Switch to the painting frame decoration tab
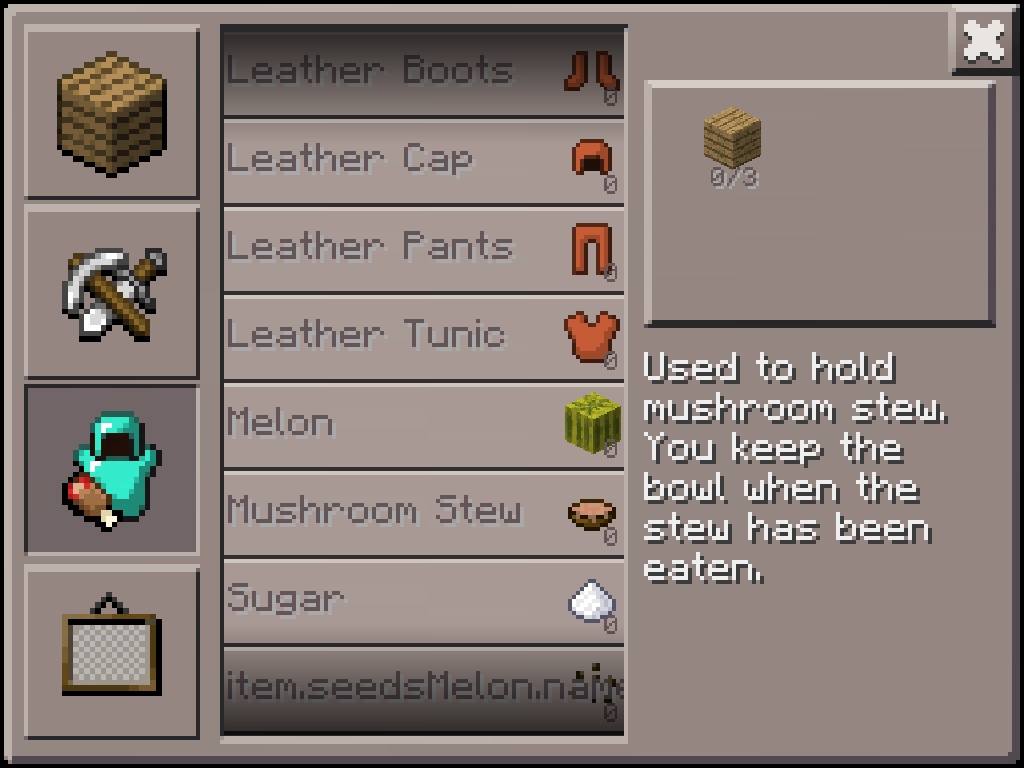Screen dimensions: 1024x768 point(111,651)
